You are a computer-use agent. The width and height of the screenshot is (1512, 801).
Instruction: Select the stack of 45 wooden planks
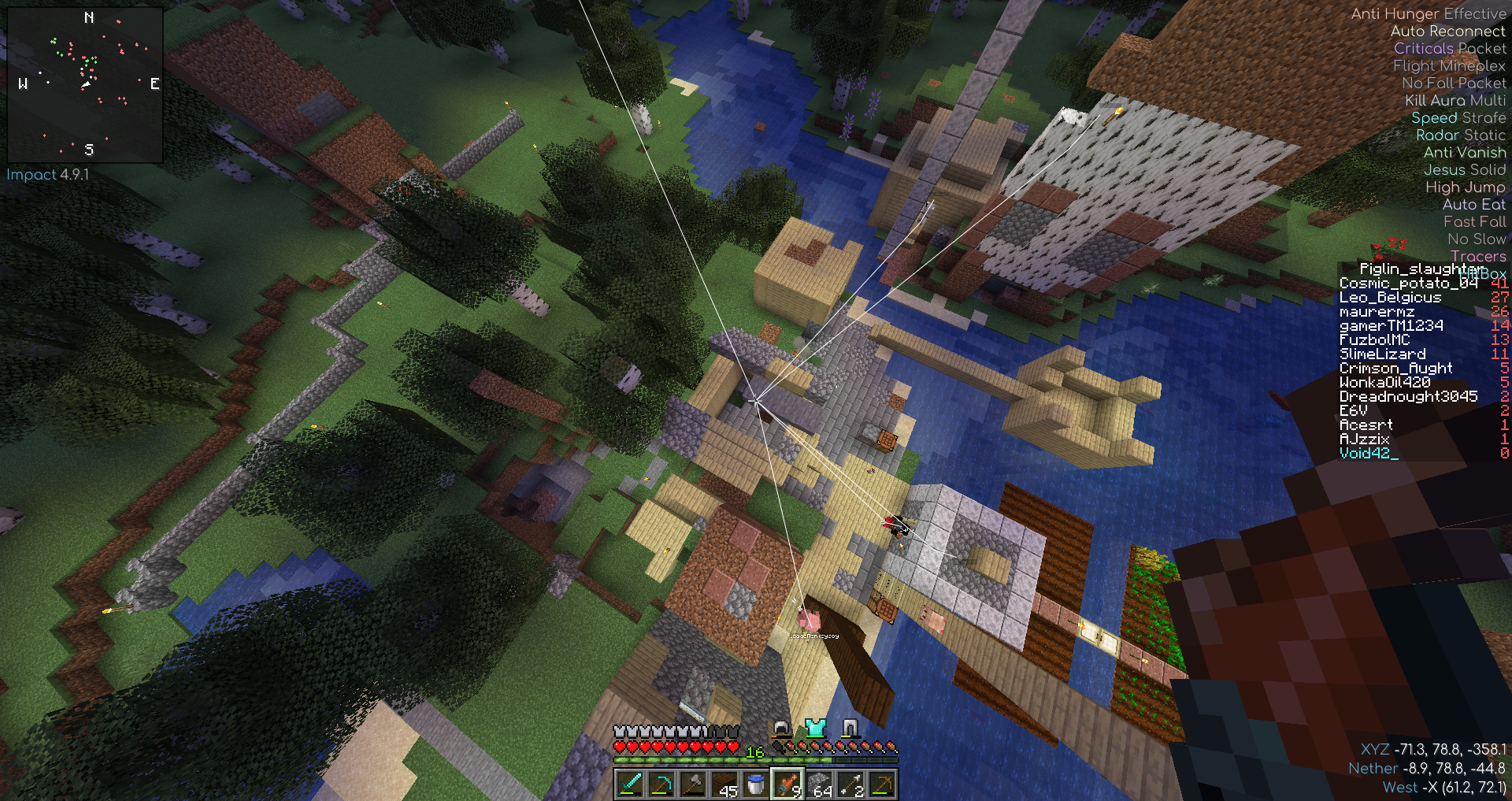[x=724, y=785]
